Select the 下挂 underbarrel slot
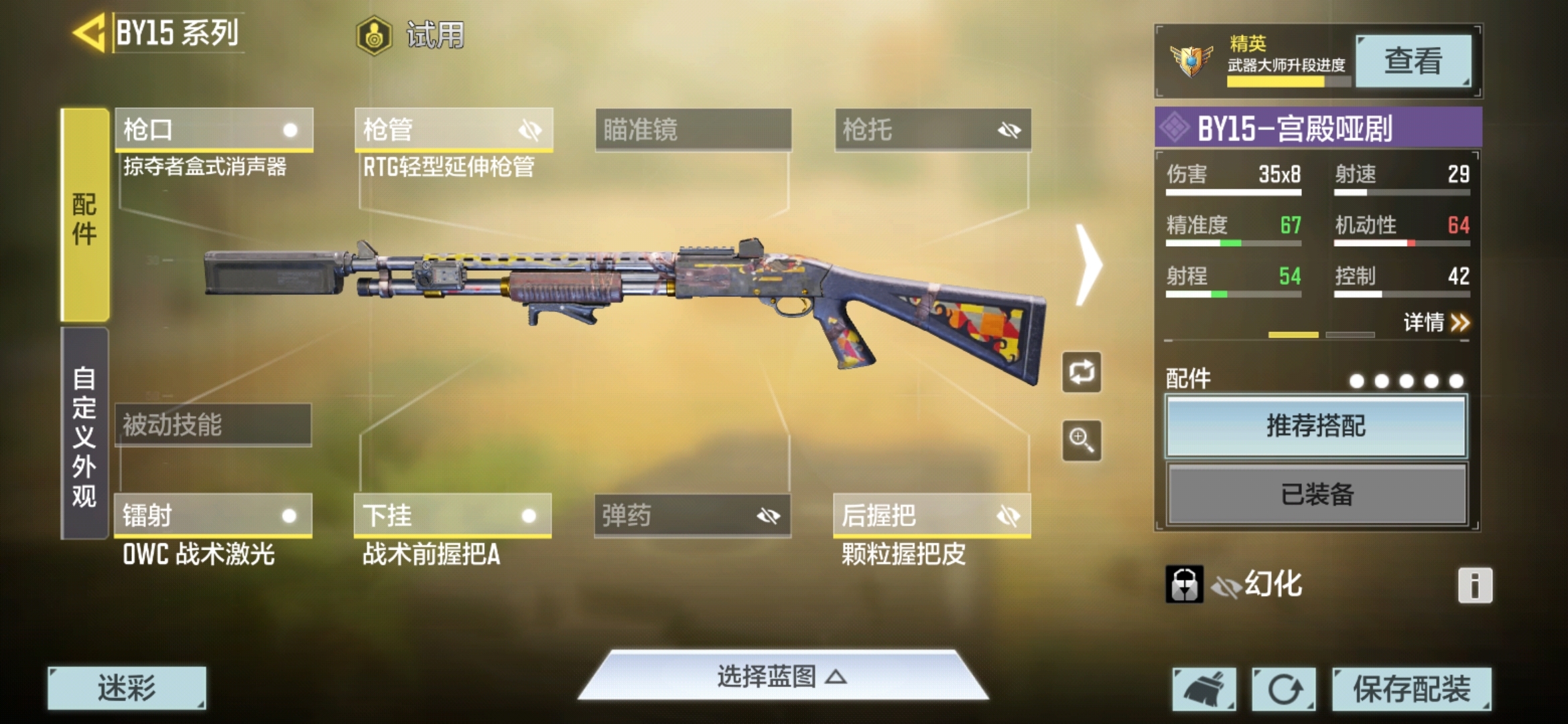This screenshot has height=724, width=1568. (452, 516)
